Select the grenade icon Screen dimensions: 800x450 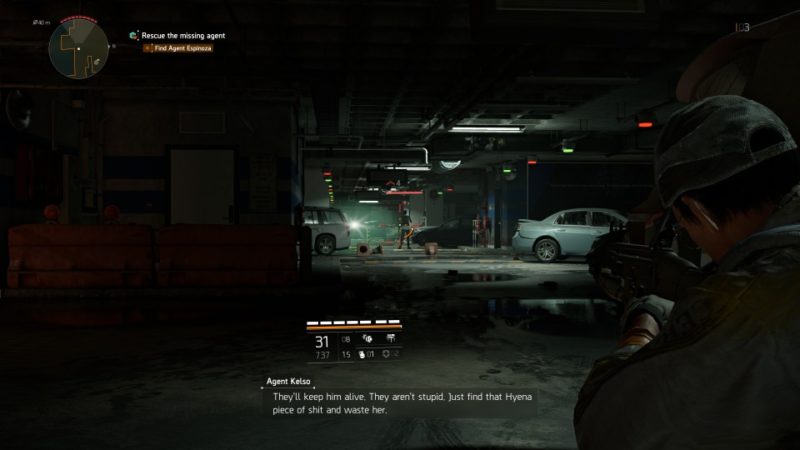click(361, 354)
